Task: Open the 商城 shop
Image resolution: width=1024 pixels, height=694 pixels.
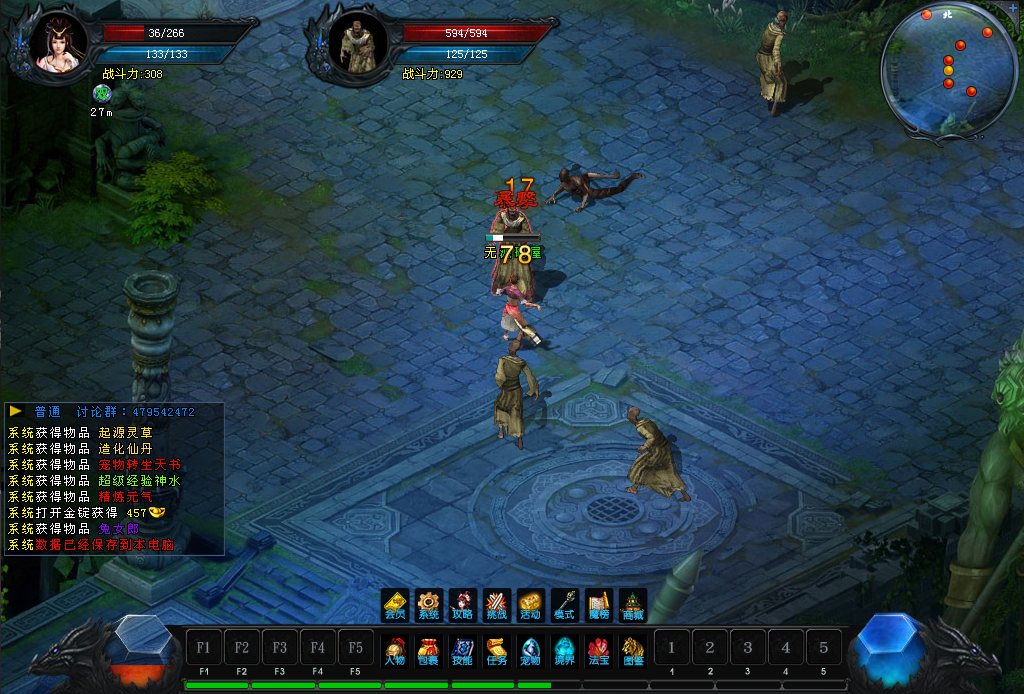Action: pos(632,604)
